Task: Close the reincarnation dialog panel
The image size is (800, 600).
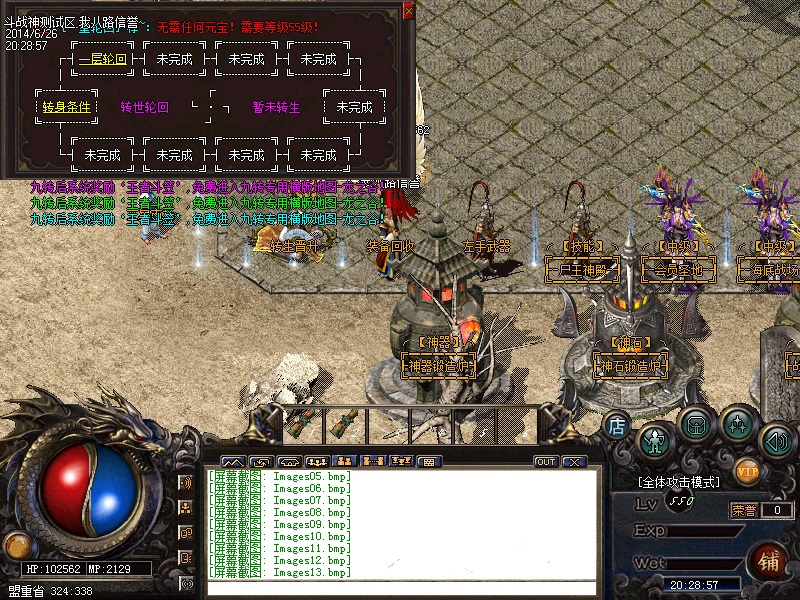Action: pyautogui.click(x=408, y=11)
